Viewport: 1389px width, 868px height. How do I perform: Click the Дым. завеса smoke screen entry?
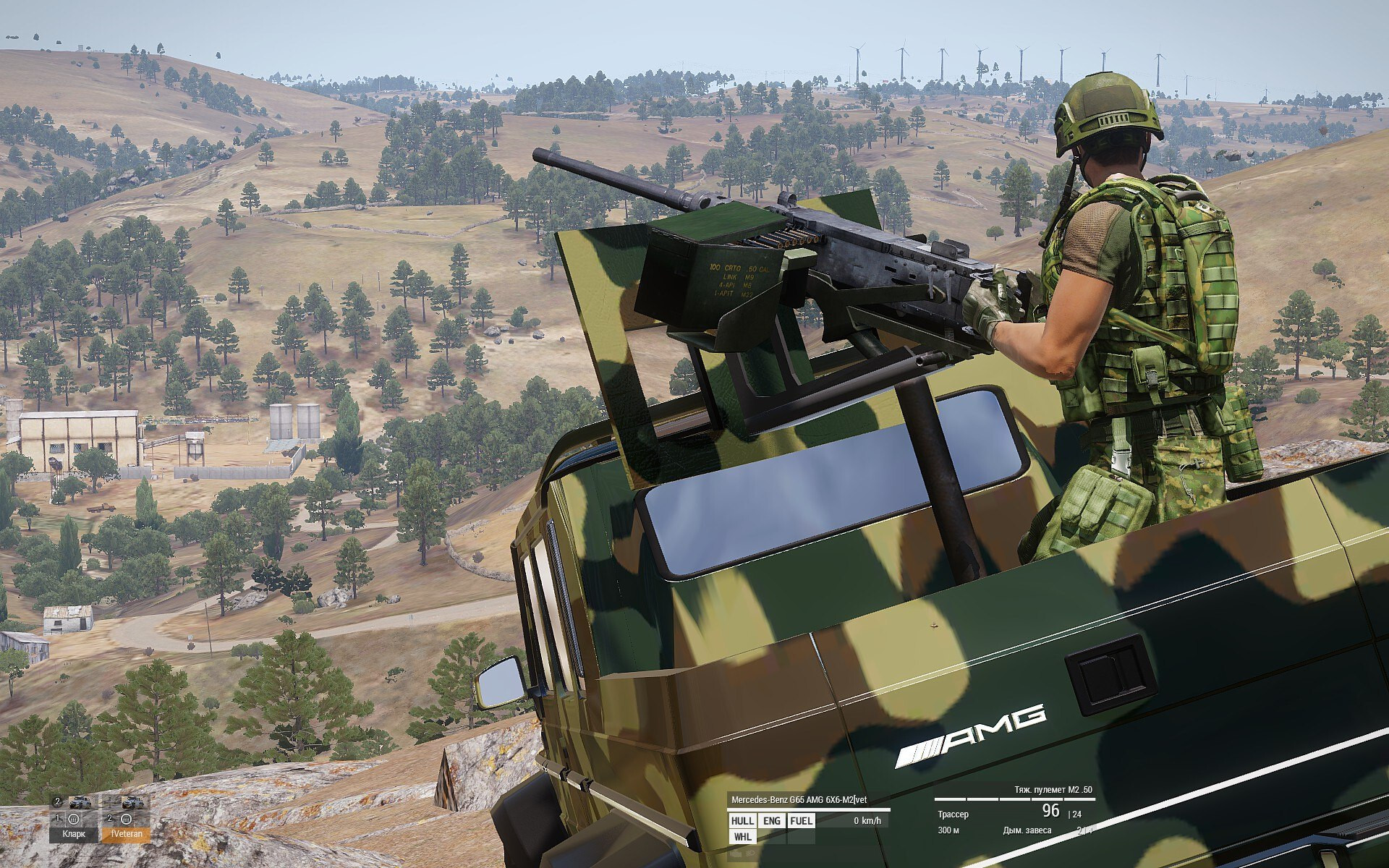[x=1027, y=830]
